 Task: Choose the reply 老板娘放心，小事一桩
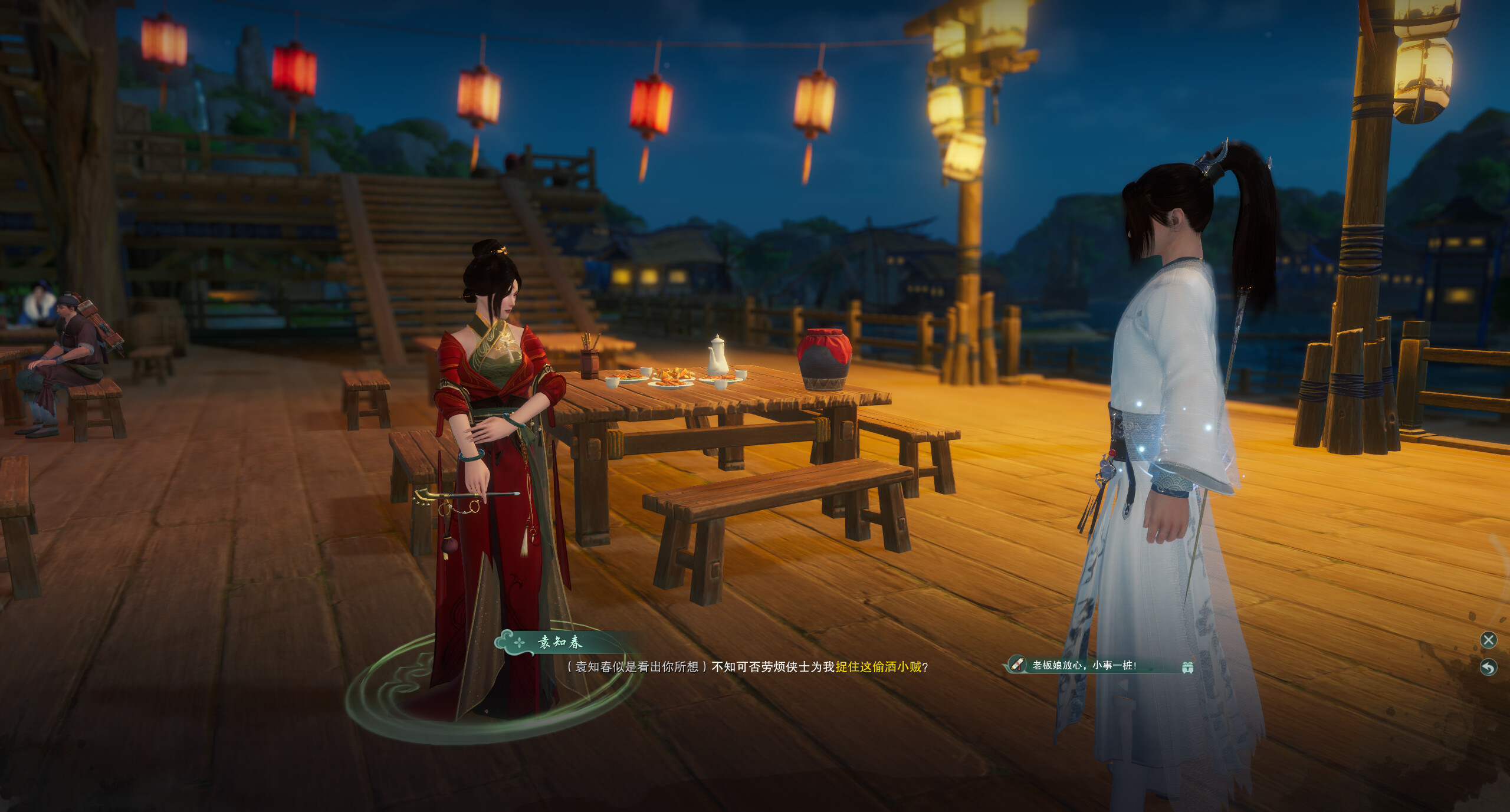pyautogui.click(x=1084, y=665)
